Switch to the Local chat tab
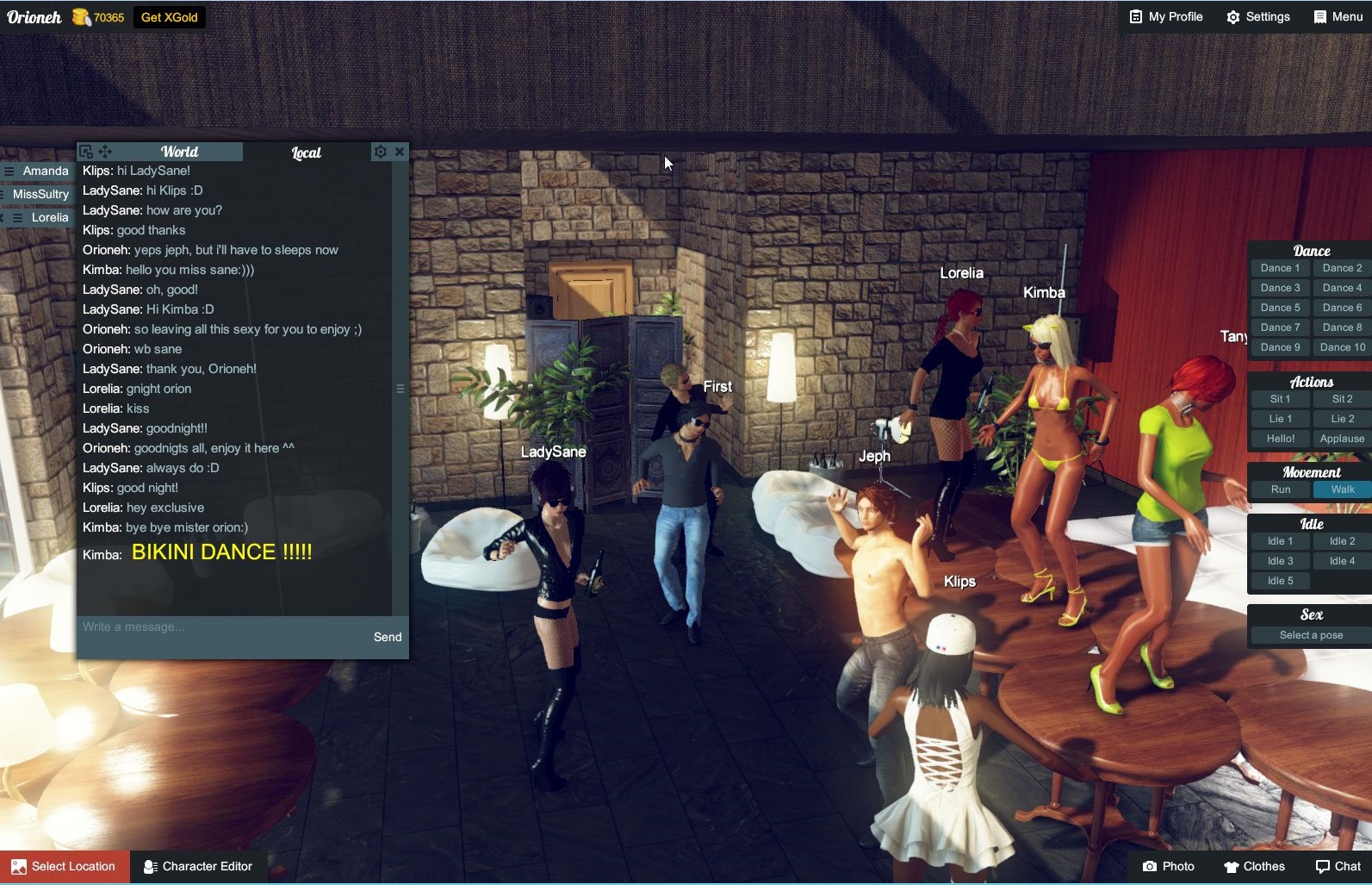The width and height of the screenshot is (1372, 885). coord(306,152)
